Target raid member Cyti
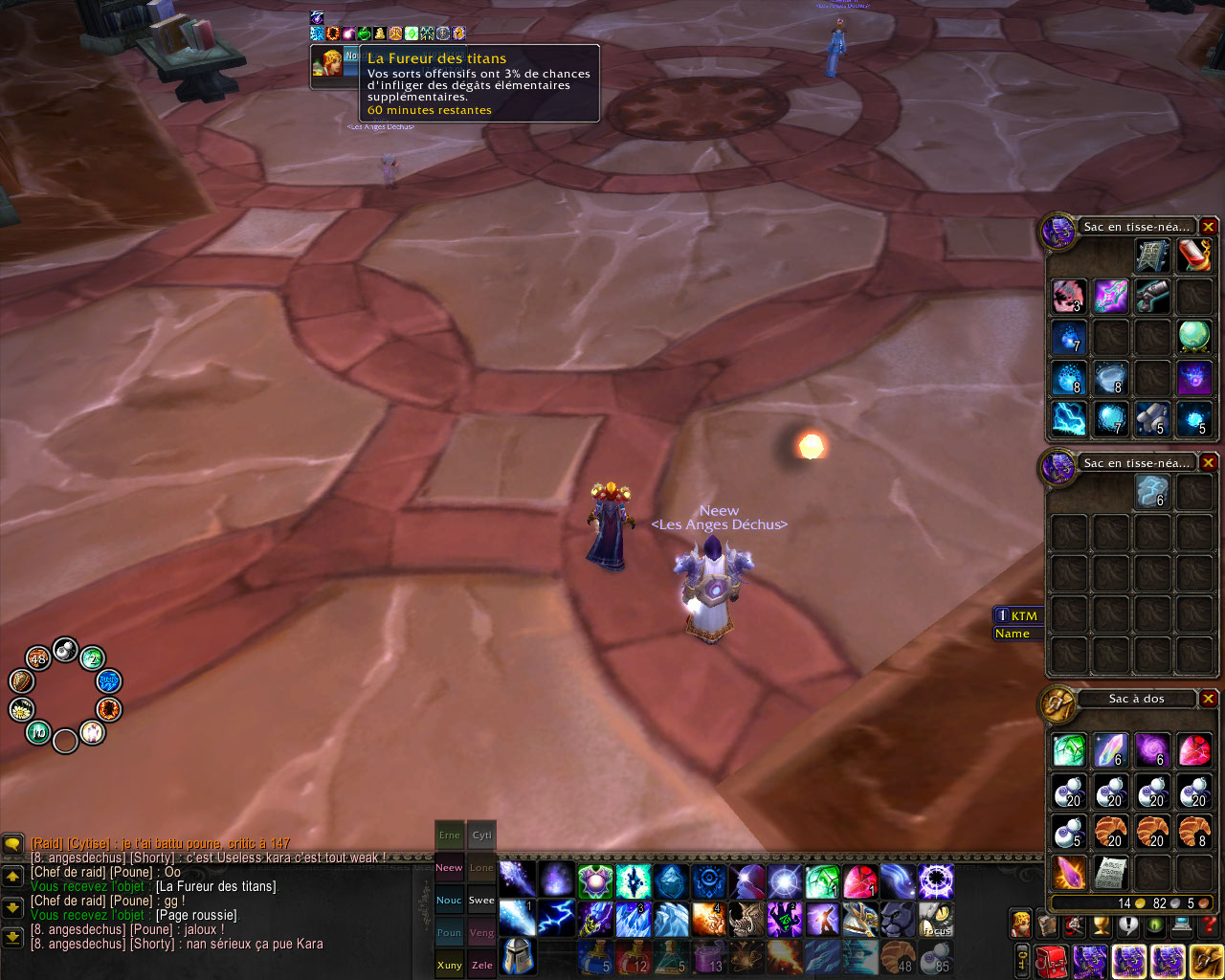 pyautogui.click(x=481, y=835)
